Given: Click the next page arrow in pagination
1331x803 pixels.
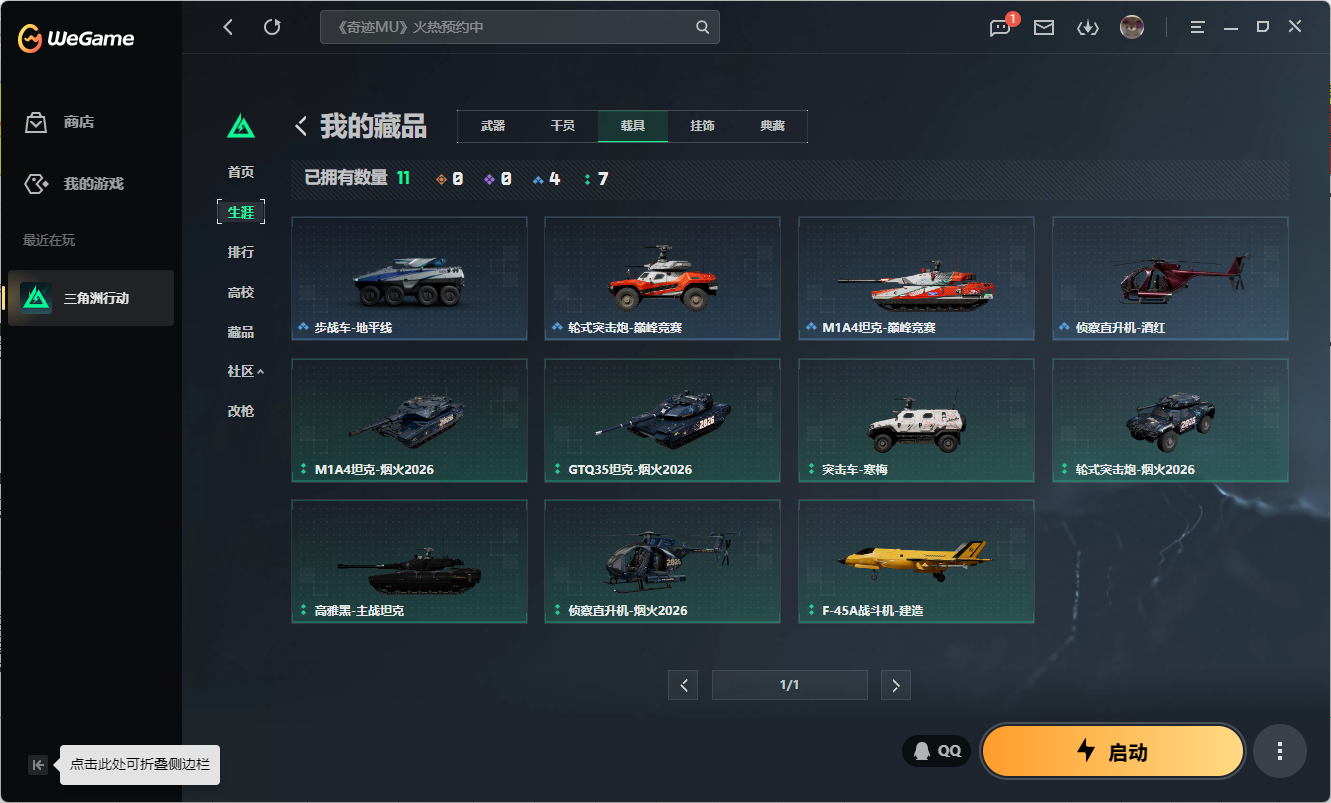Looking at the screenshot, I should click(x=895, y=684).
